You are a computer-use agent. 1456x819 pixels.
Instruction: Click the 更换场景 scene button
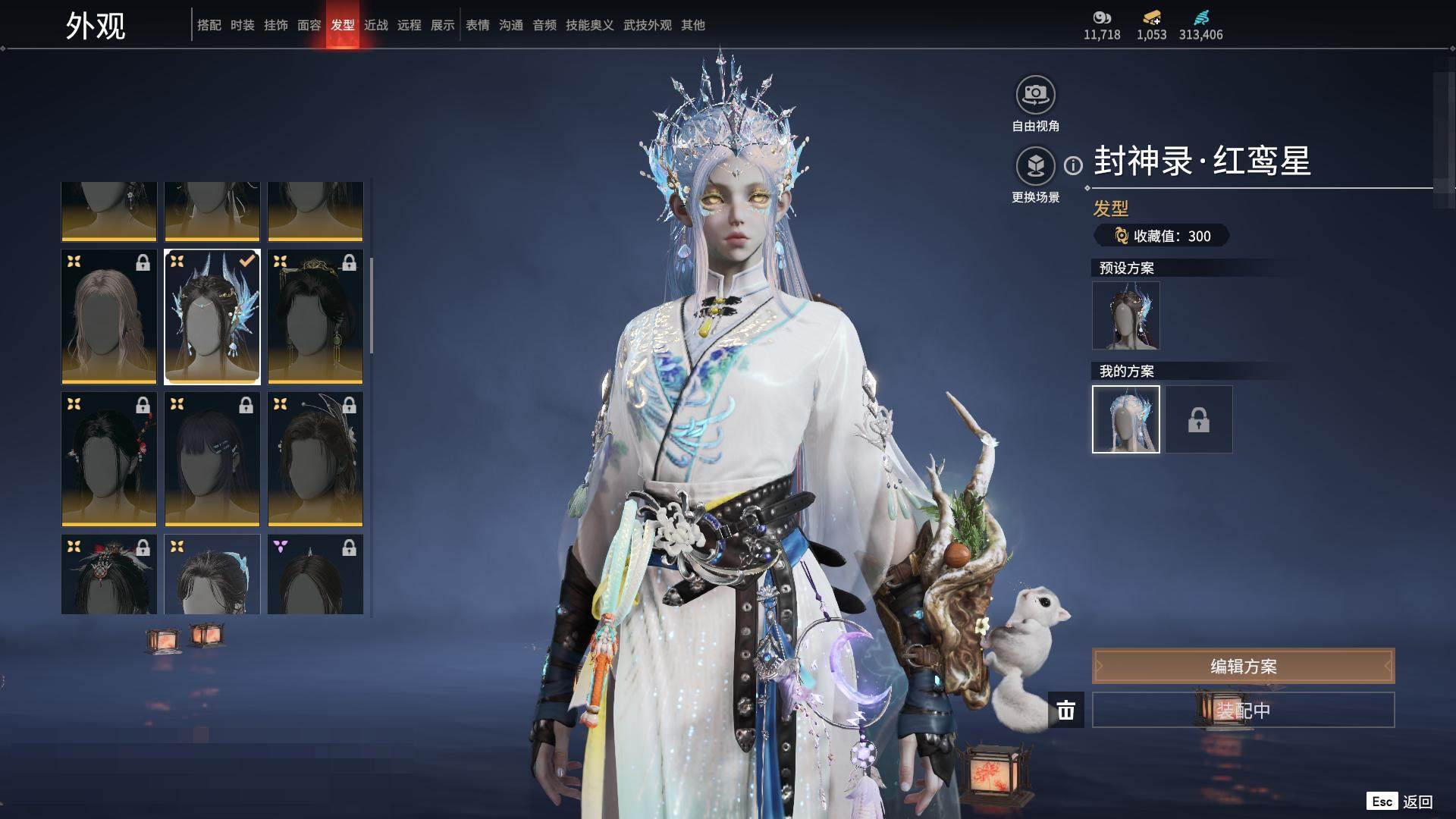[1035, 166]
